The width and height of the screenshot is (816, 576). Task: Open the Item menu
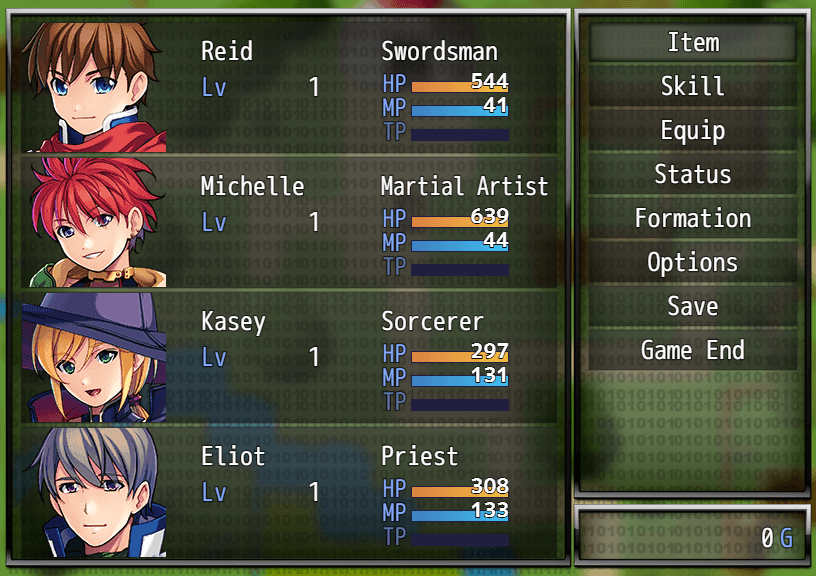[x=692, y=42]
